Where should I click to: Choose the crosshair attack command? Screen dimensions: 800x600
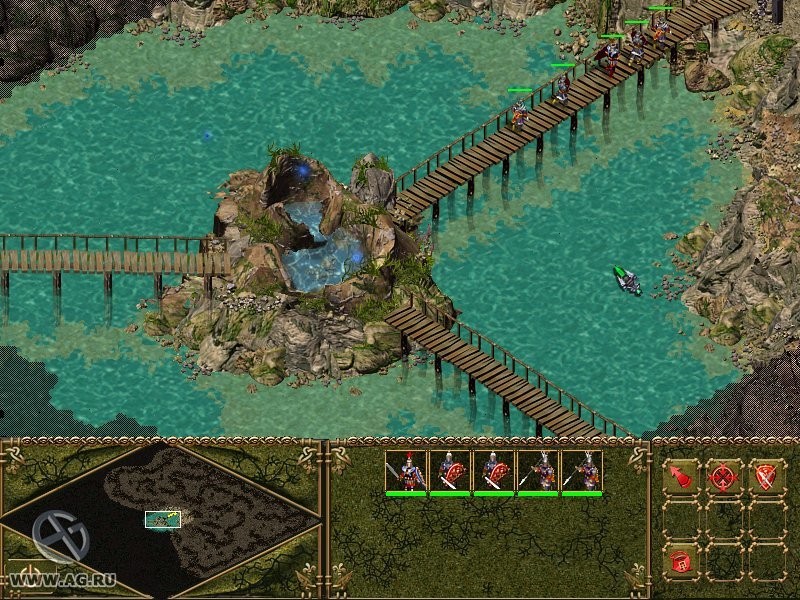(724, 476)
